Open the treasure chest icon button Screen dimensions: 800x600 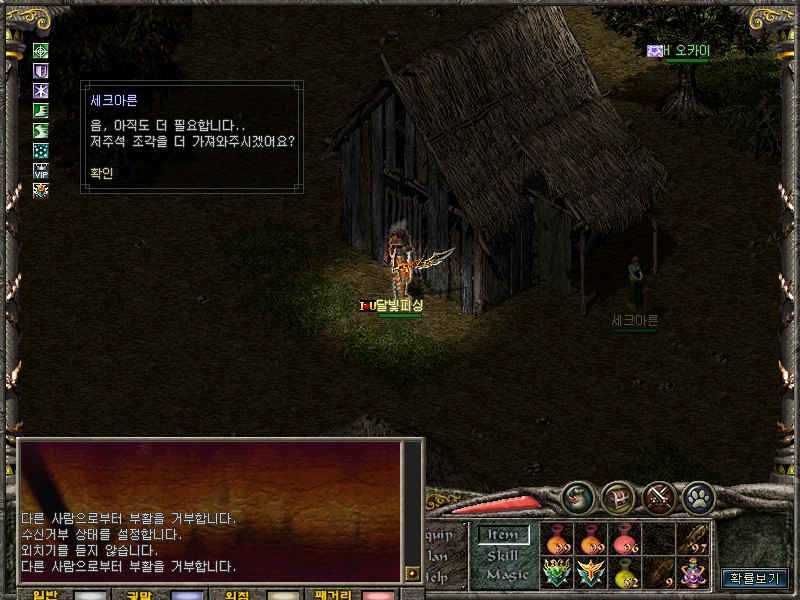click(618, 497)
